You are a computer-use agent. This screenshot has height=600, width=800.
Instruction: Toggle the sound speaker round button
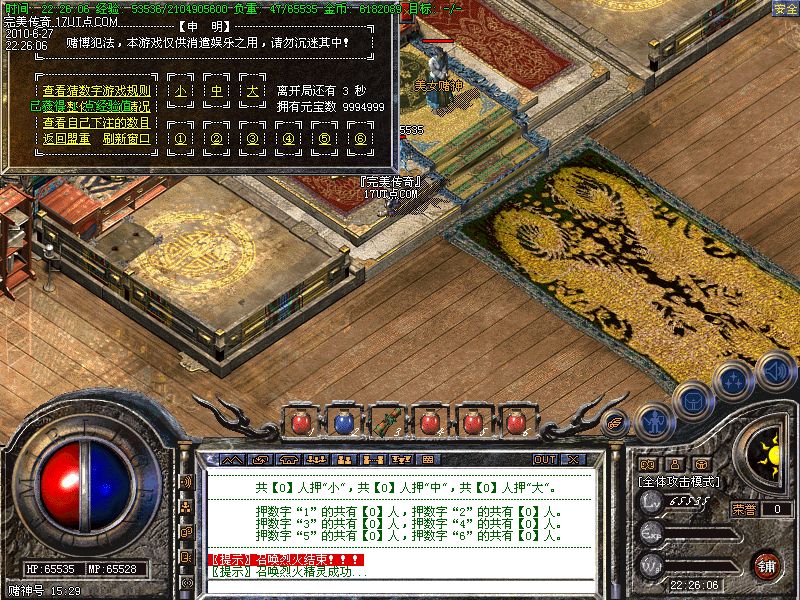[x=774, y=371]
